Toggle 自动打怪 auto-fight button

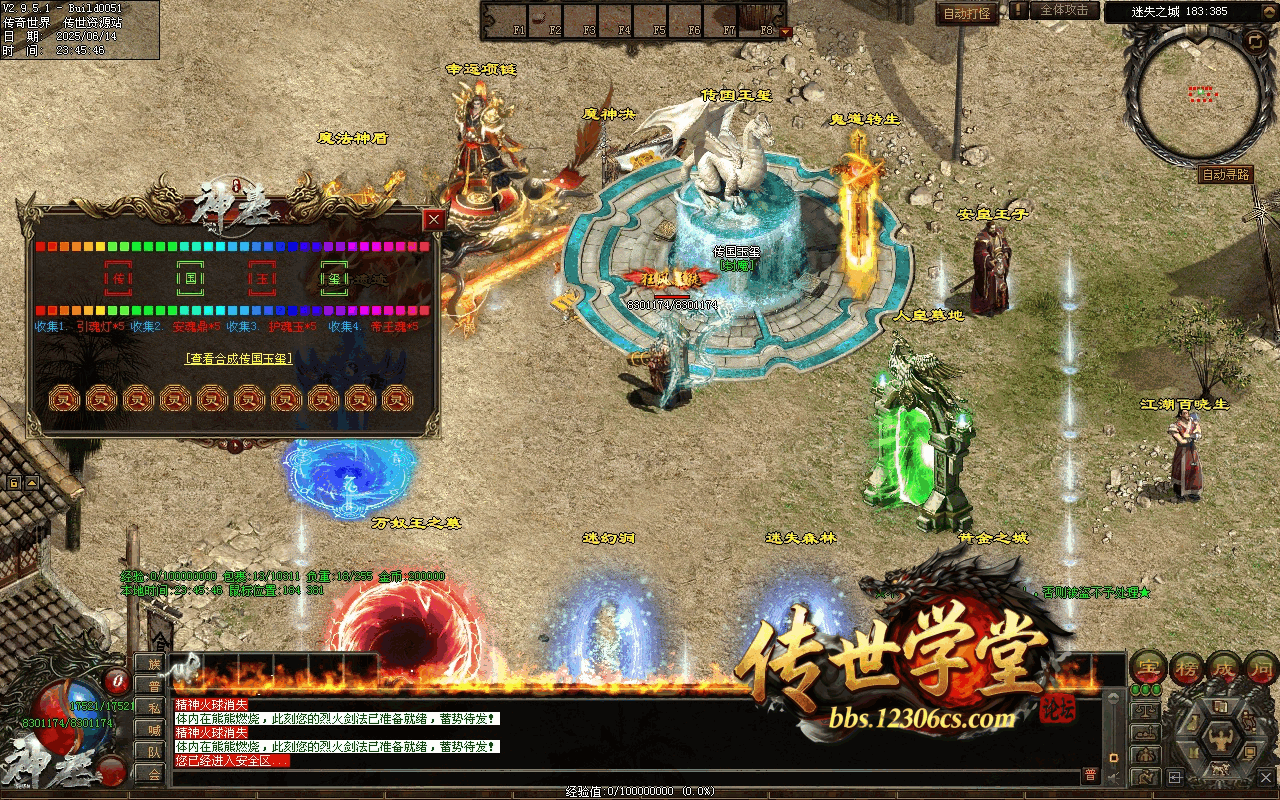tap(966, 13)
